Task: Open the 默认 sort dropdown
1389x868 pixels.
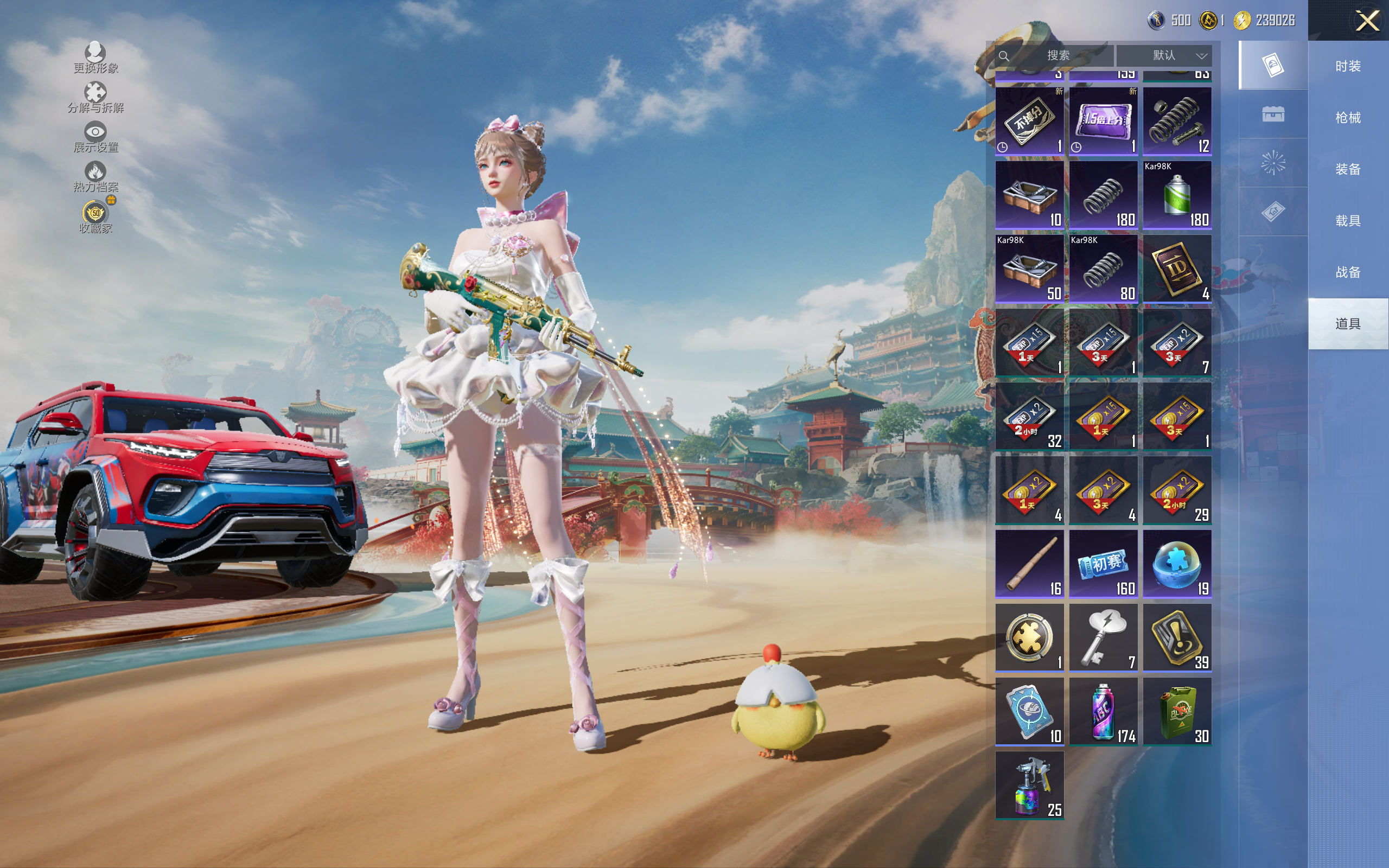Action: tap(1164, 56)
